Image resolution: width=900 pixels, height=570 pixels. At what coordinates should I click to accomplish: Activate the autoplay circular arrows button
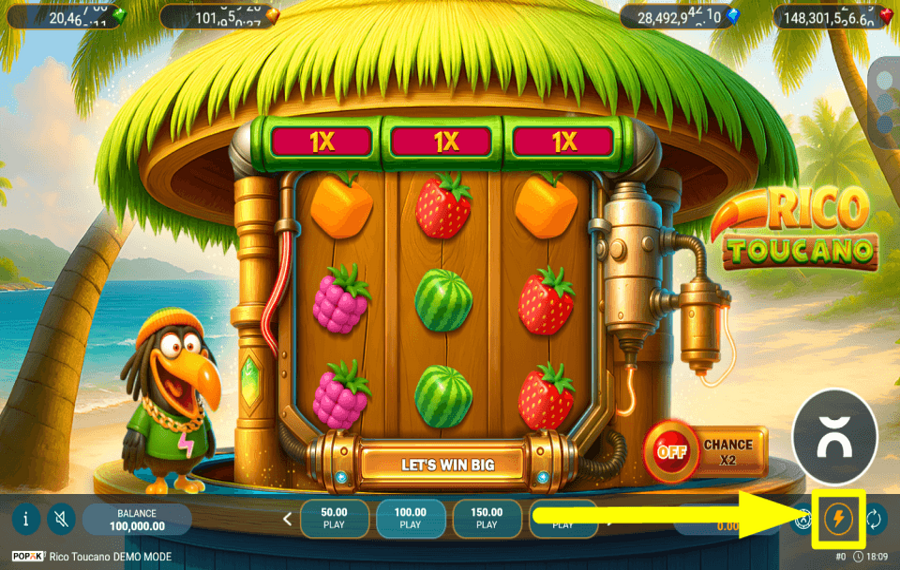pos(875,519)
